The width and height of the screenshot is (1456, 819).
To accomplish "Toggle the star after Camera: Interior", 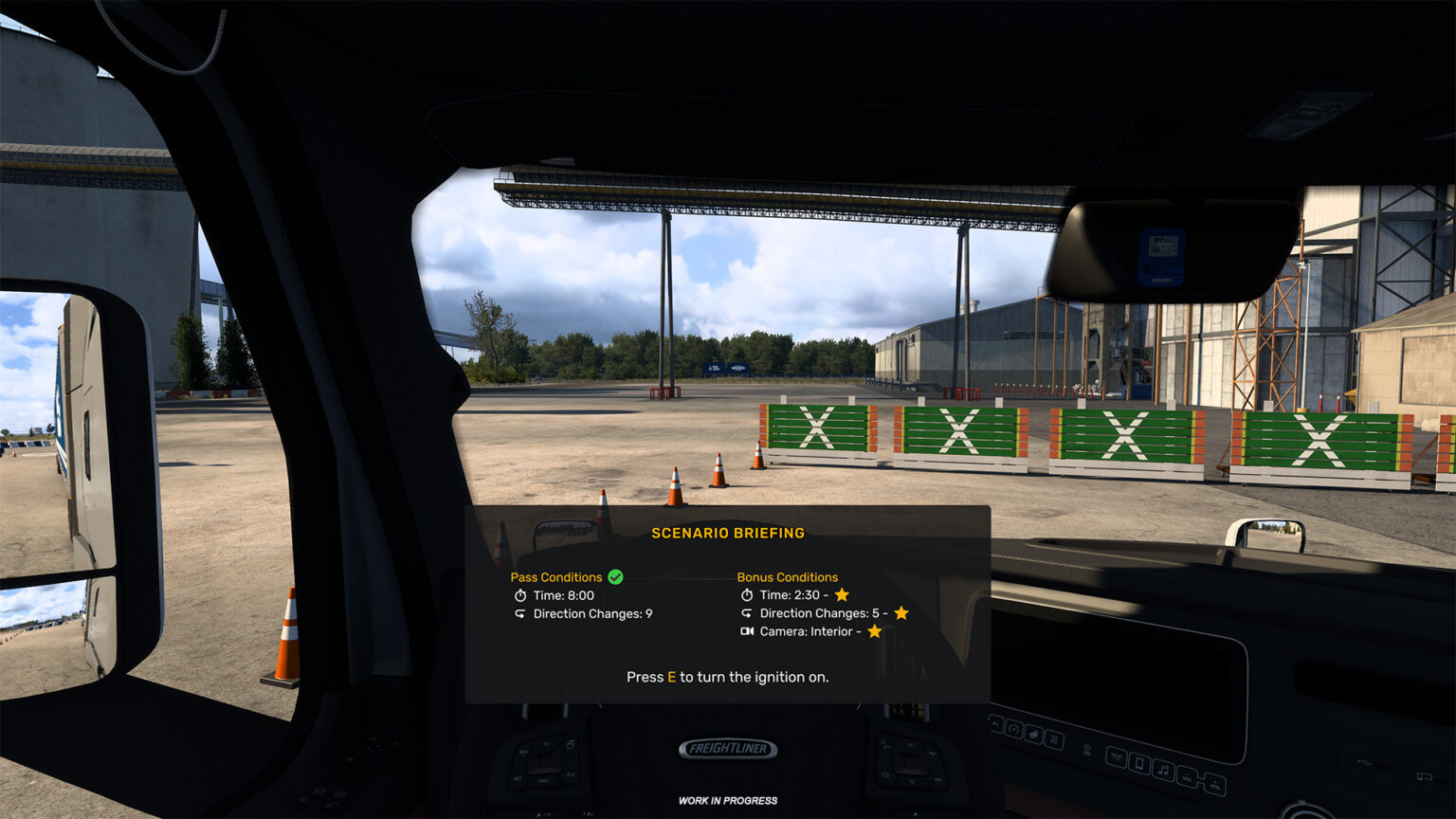I will click(x=875, y=631).
